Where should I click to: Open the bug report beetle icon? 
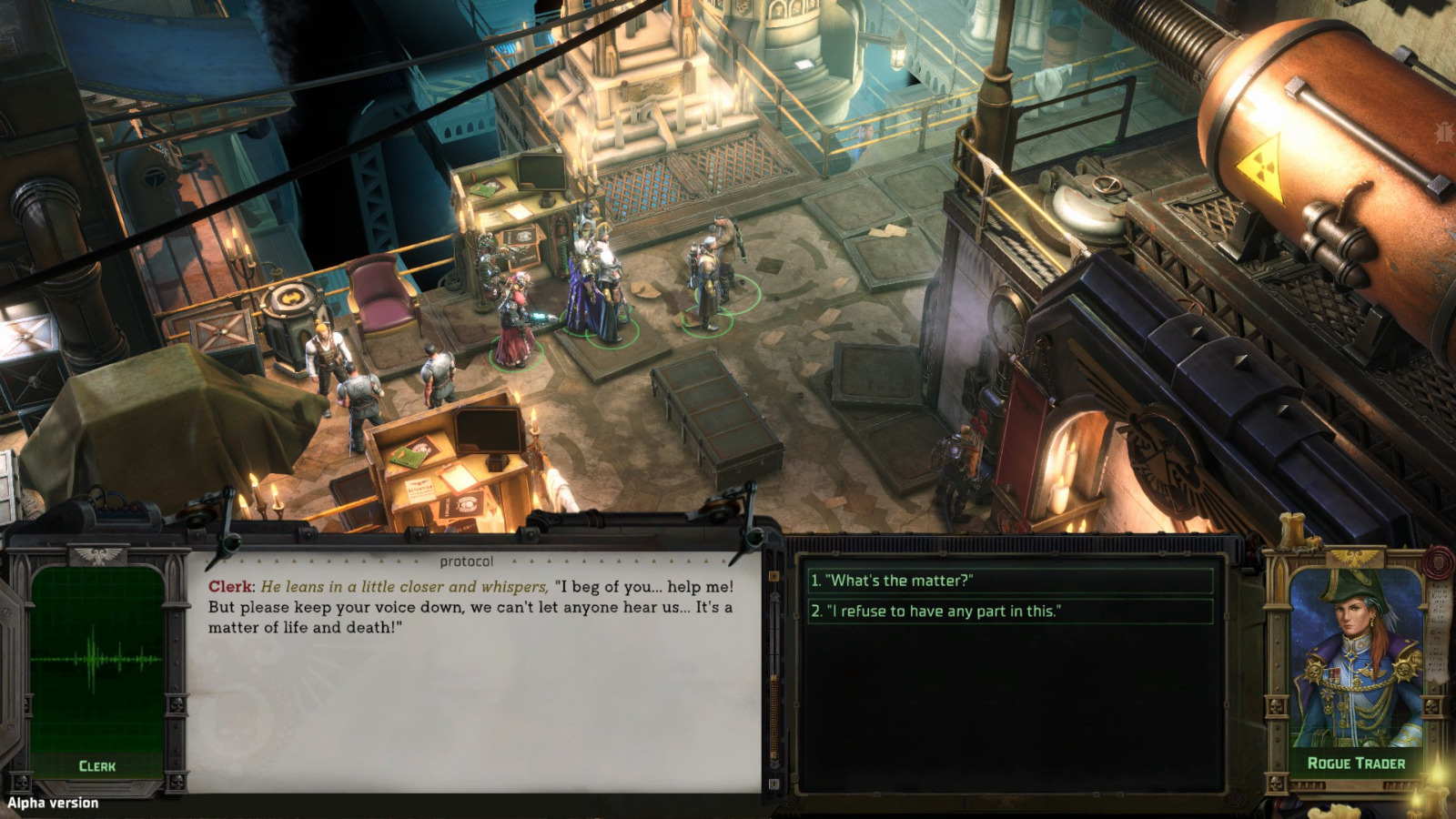[1444, 132]
